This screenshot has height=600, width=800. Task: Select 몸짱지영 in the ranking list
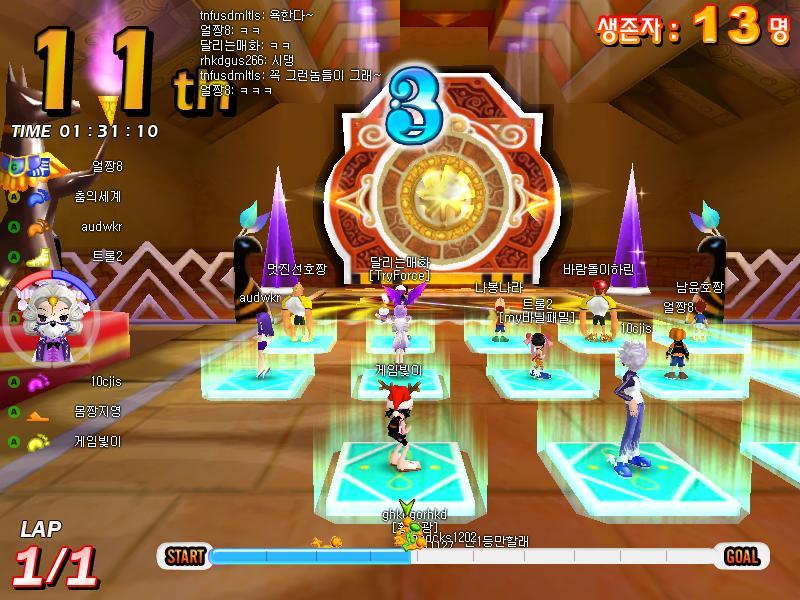[x=97, y=411]
